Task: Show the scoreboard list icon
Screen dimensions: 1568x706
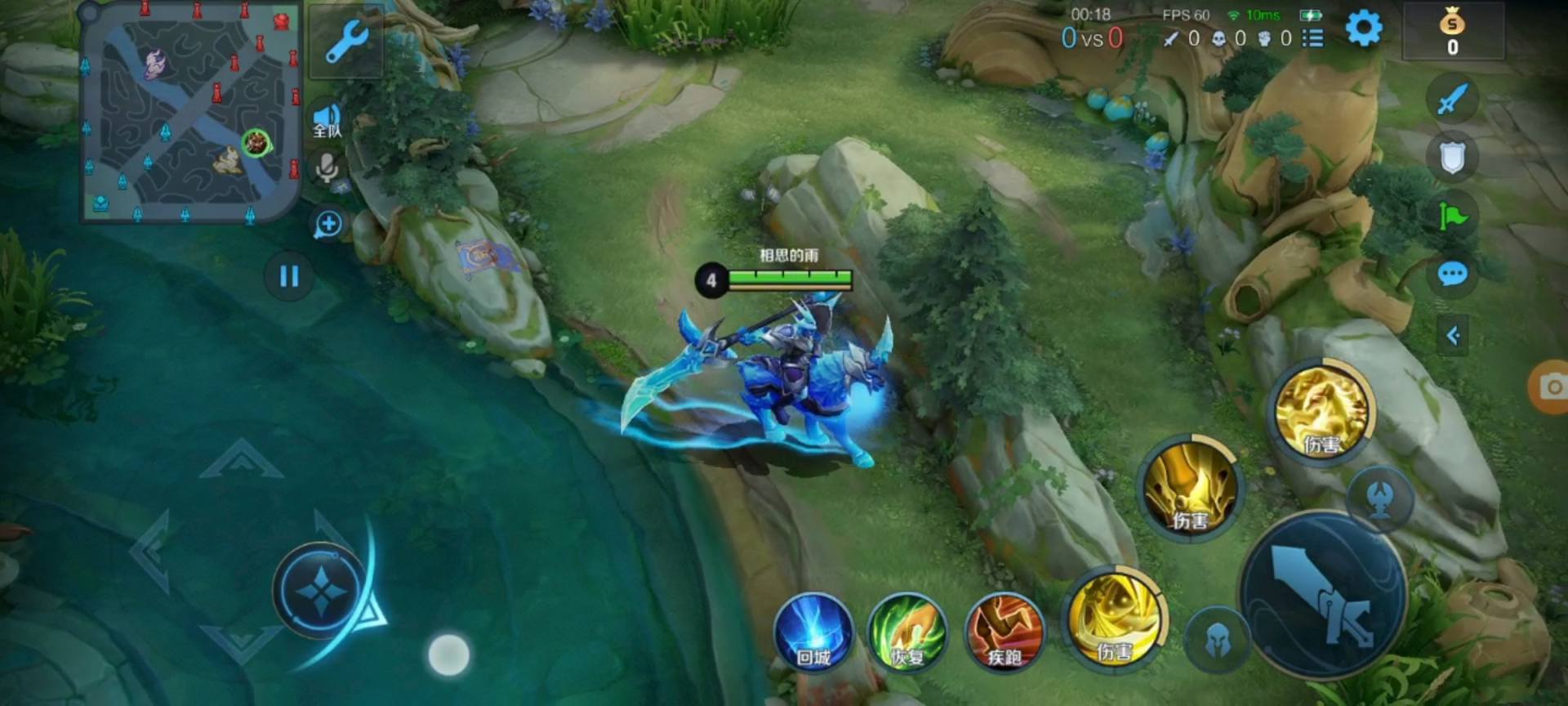Action: point(1312,38)
